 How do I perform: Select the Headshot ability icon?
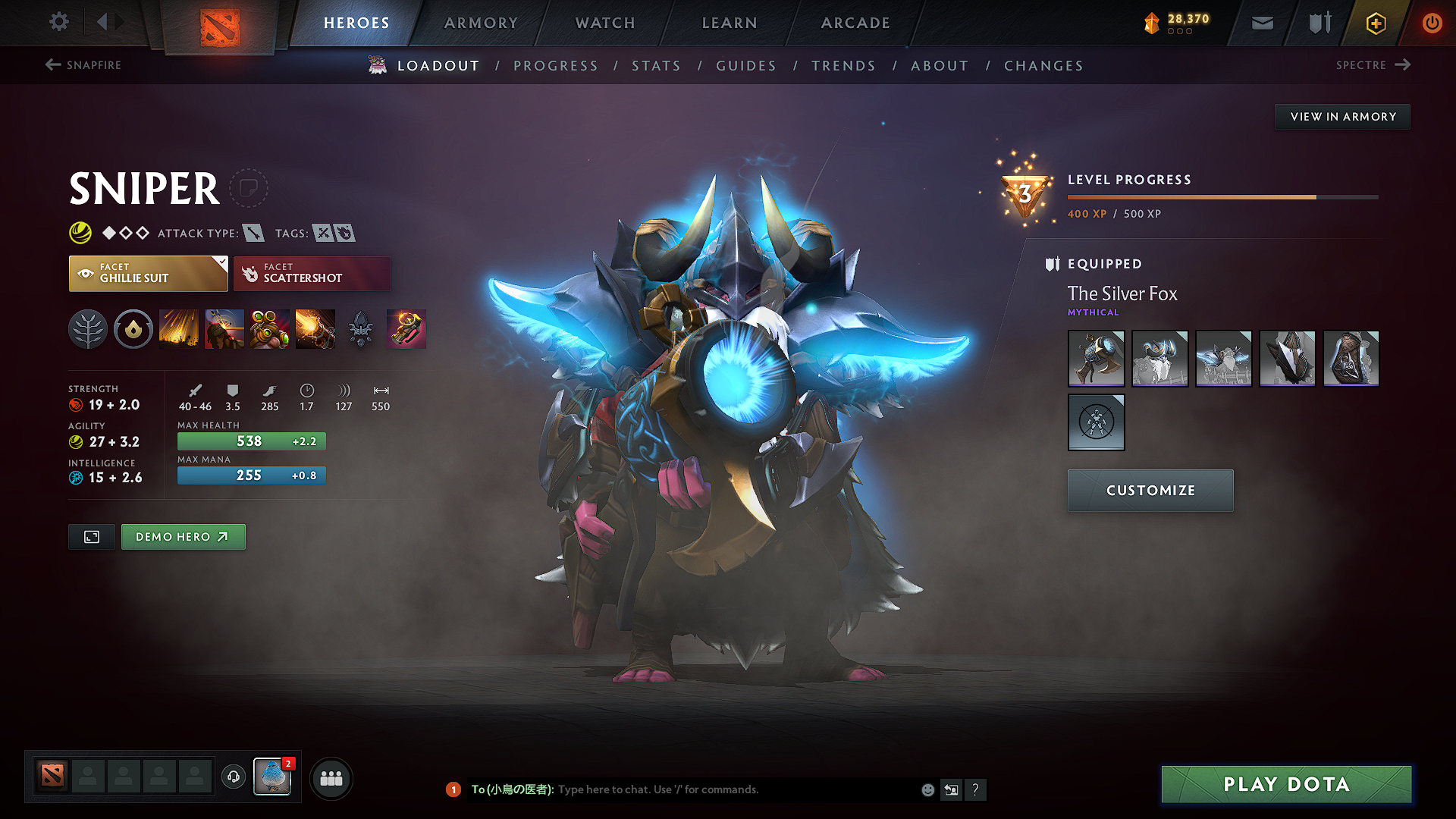pos(224,328)
